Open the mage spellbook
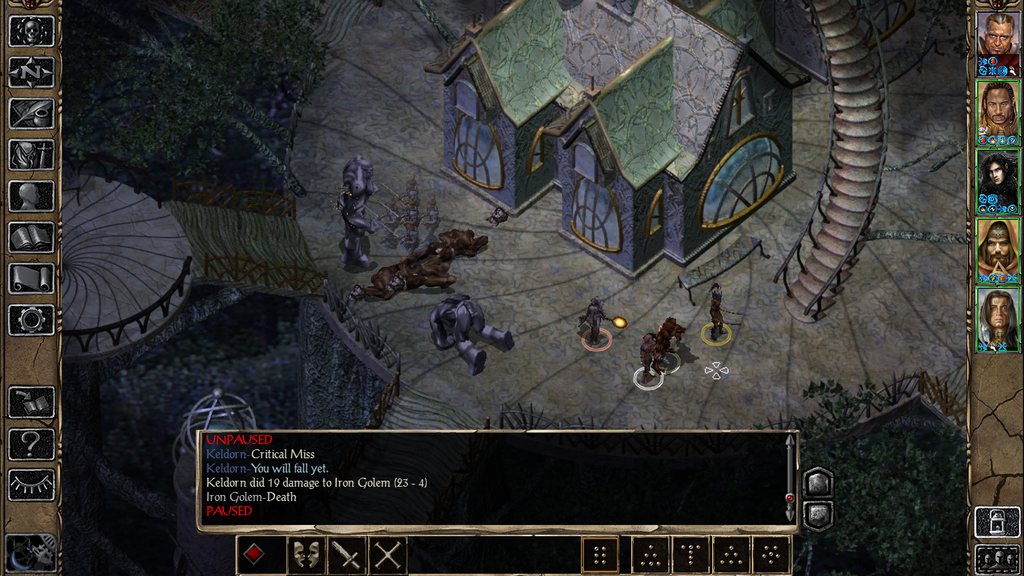Image resolution: width=1024 pixels, height=576 pixels. [x=31, y=237]
